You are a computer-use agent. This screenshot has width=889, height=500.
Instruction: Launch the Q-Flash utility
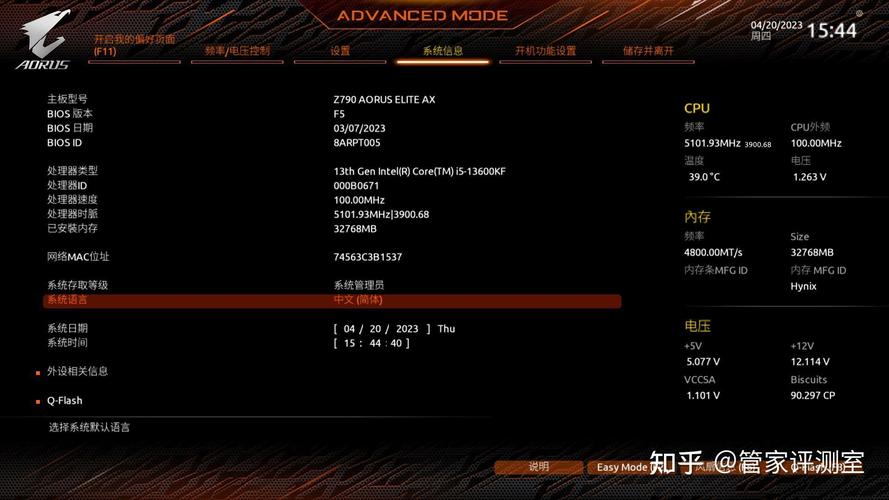coord(64,401)
